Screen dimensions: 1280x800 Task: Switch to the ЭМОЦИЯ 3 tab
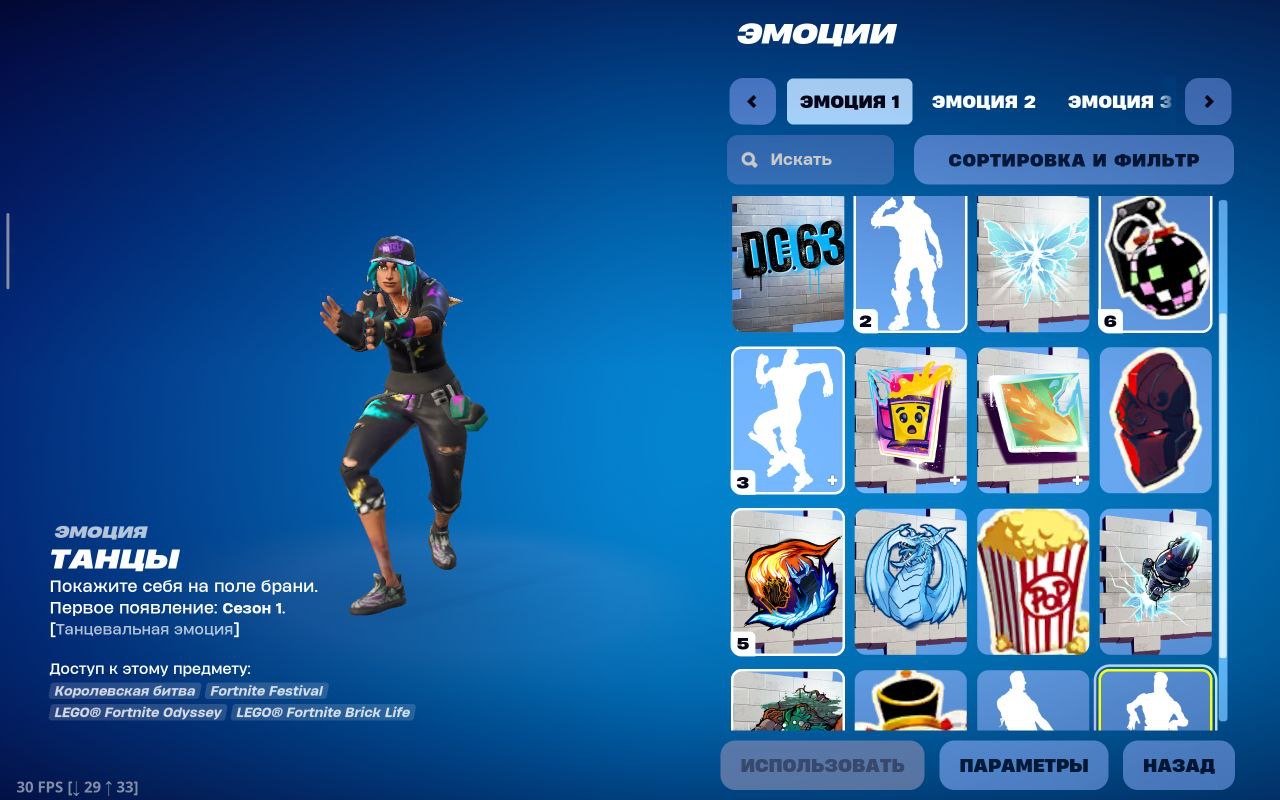tap(1116, 101)
